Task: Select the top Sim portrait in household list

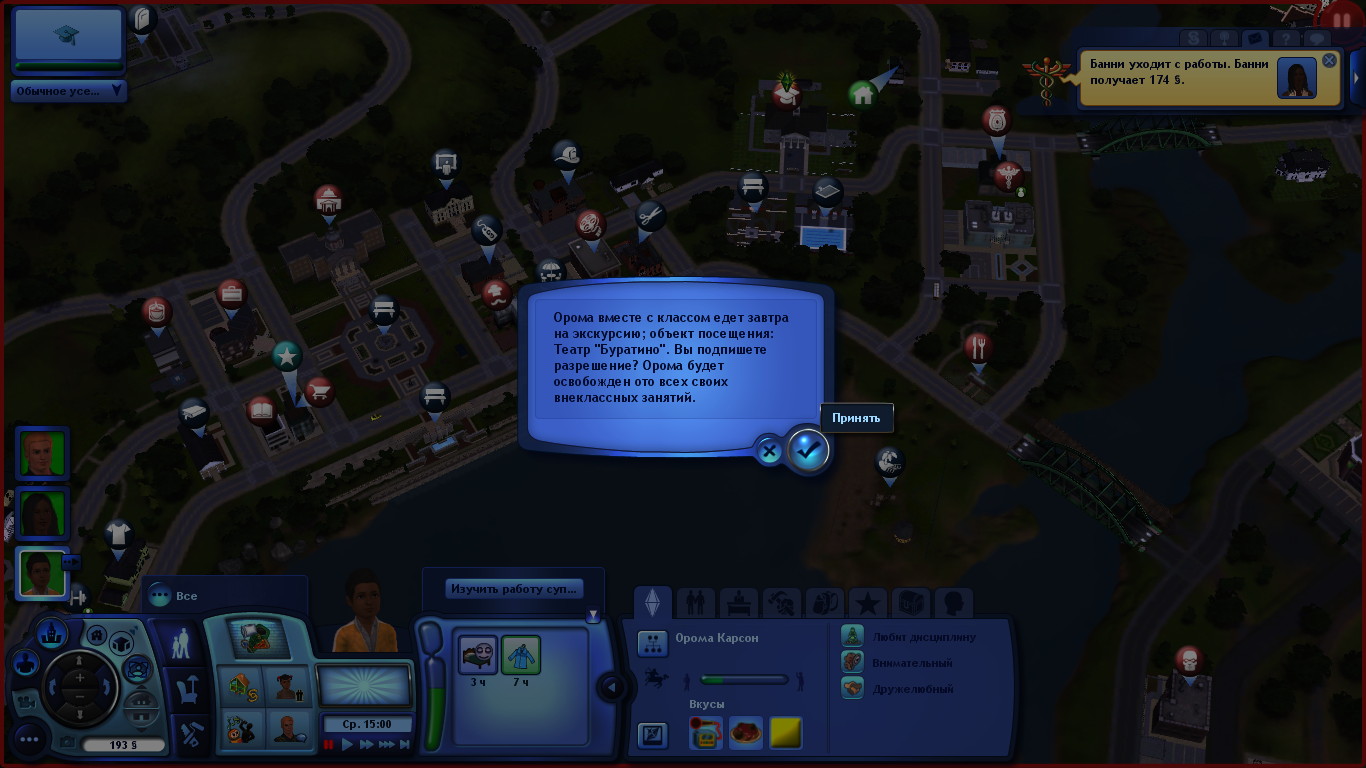Action: click(42, 454)
